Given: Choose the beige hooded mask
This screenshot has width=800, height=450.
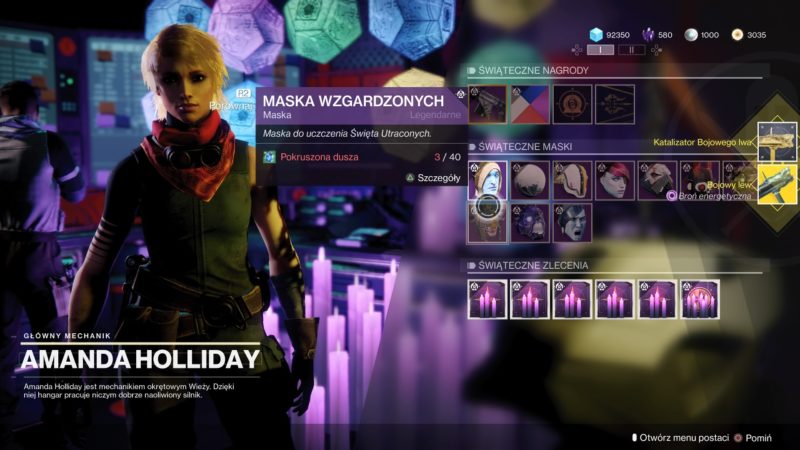Looking at the screenshot, I should 573,180.
